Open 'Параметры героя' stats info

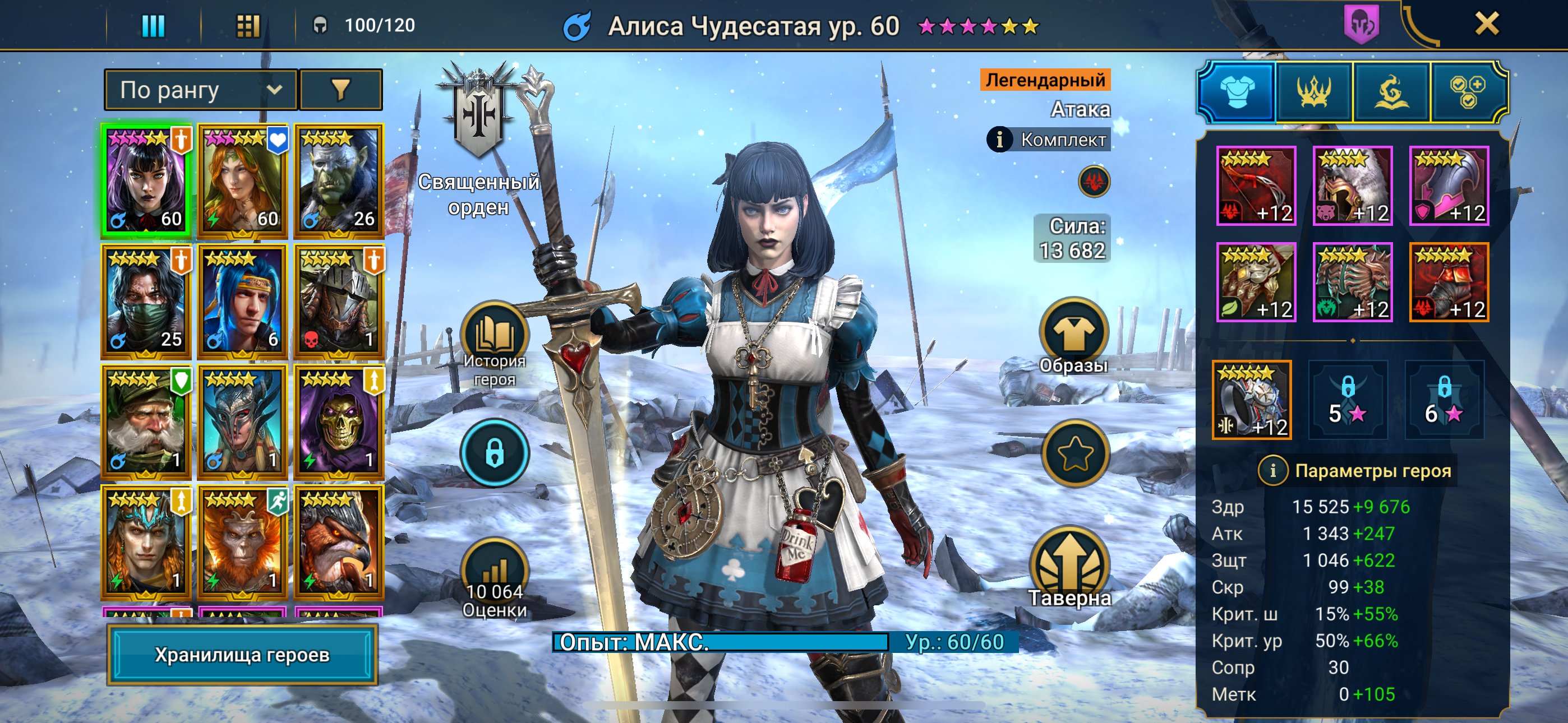1356,470
